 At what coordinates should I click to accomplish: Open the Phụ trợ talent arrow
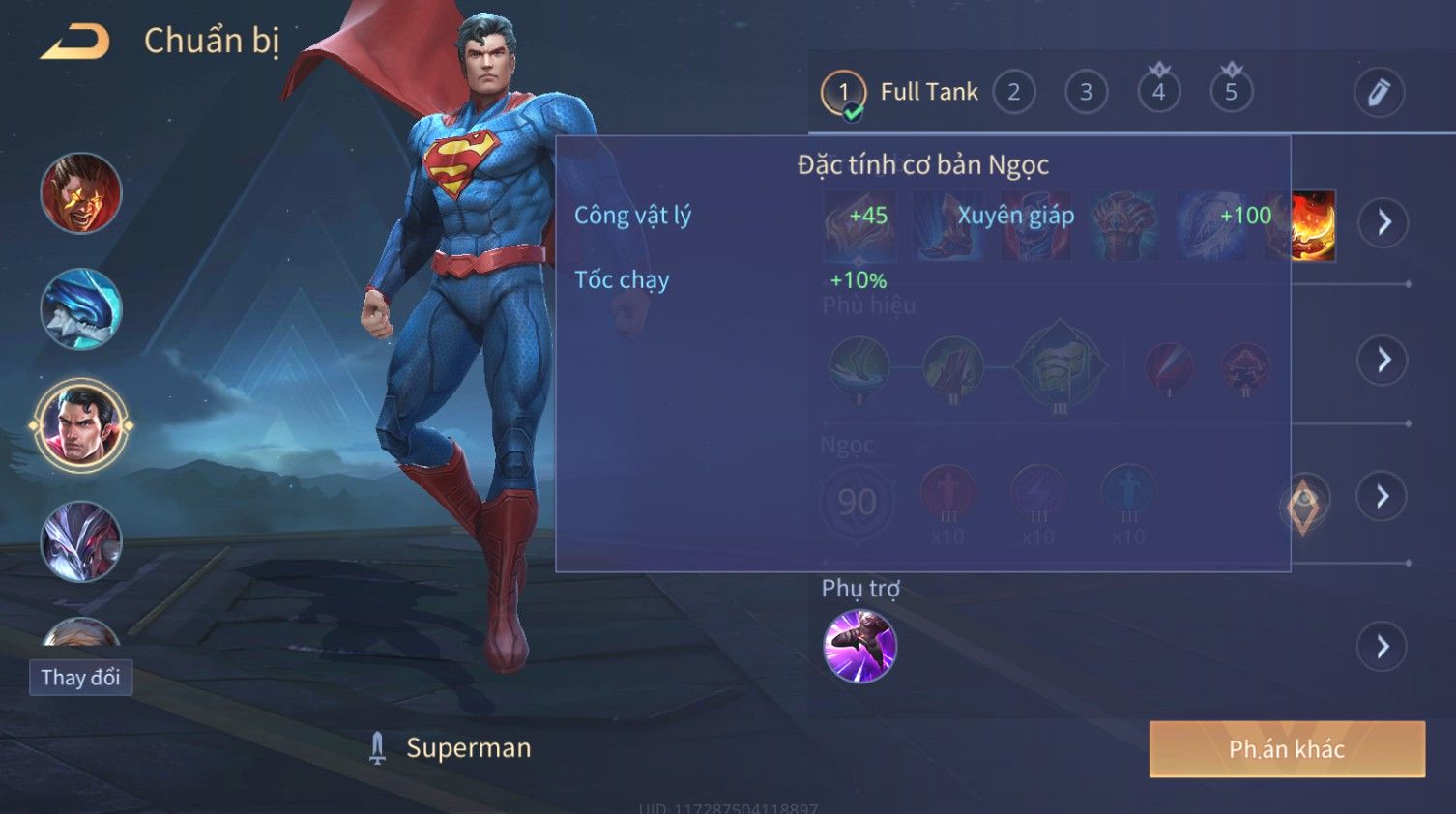point(1383,647)
